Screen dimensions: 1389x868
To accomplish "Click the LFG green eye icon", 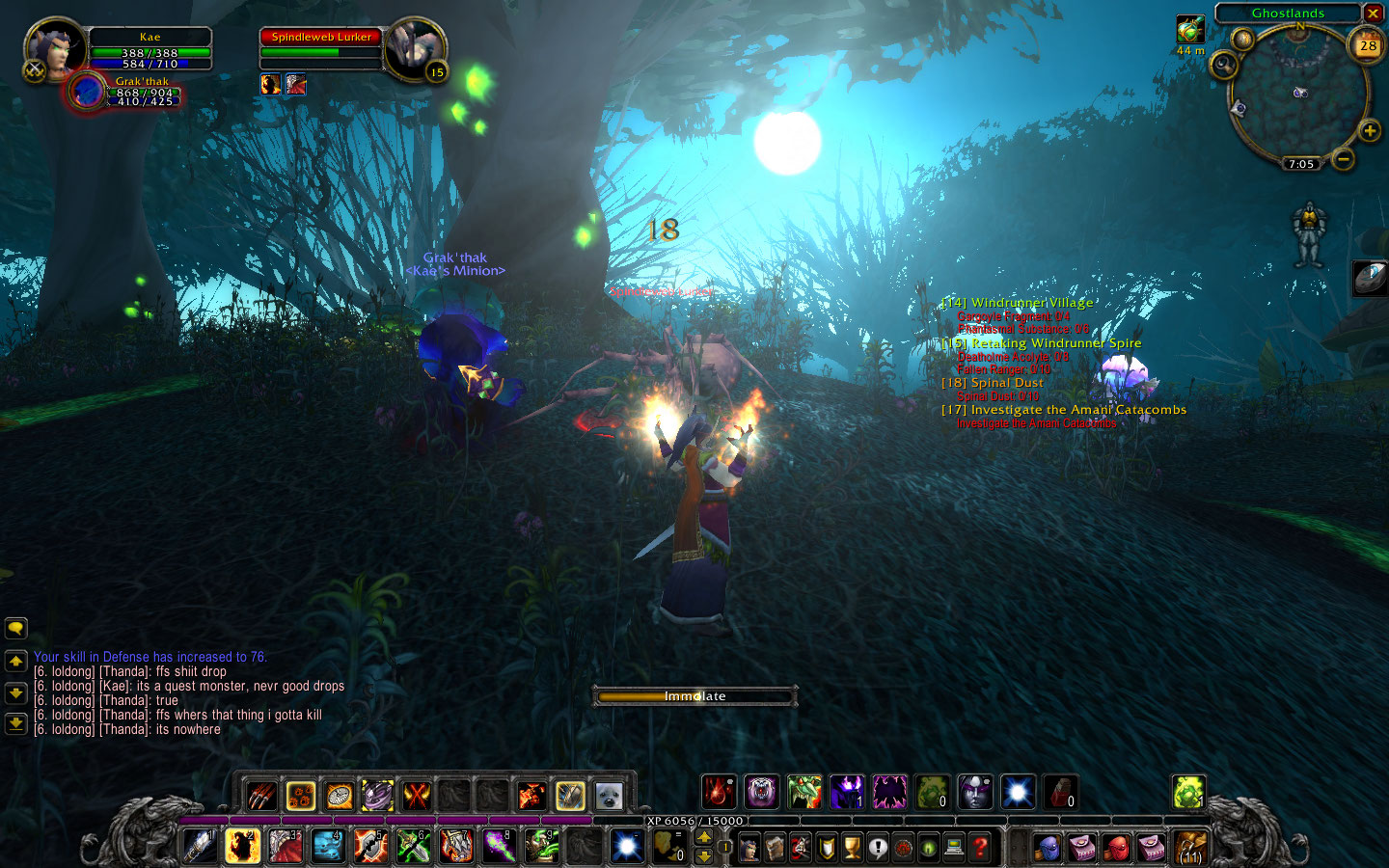I will pos(928,845).
